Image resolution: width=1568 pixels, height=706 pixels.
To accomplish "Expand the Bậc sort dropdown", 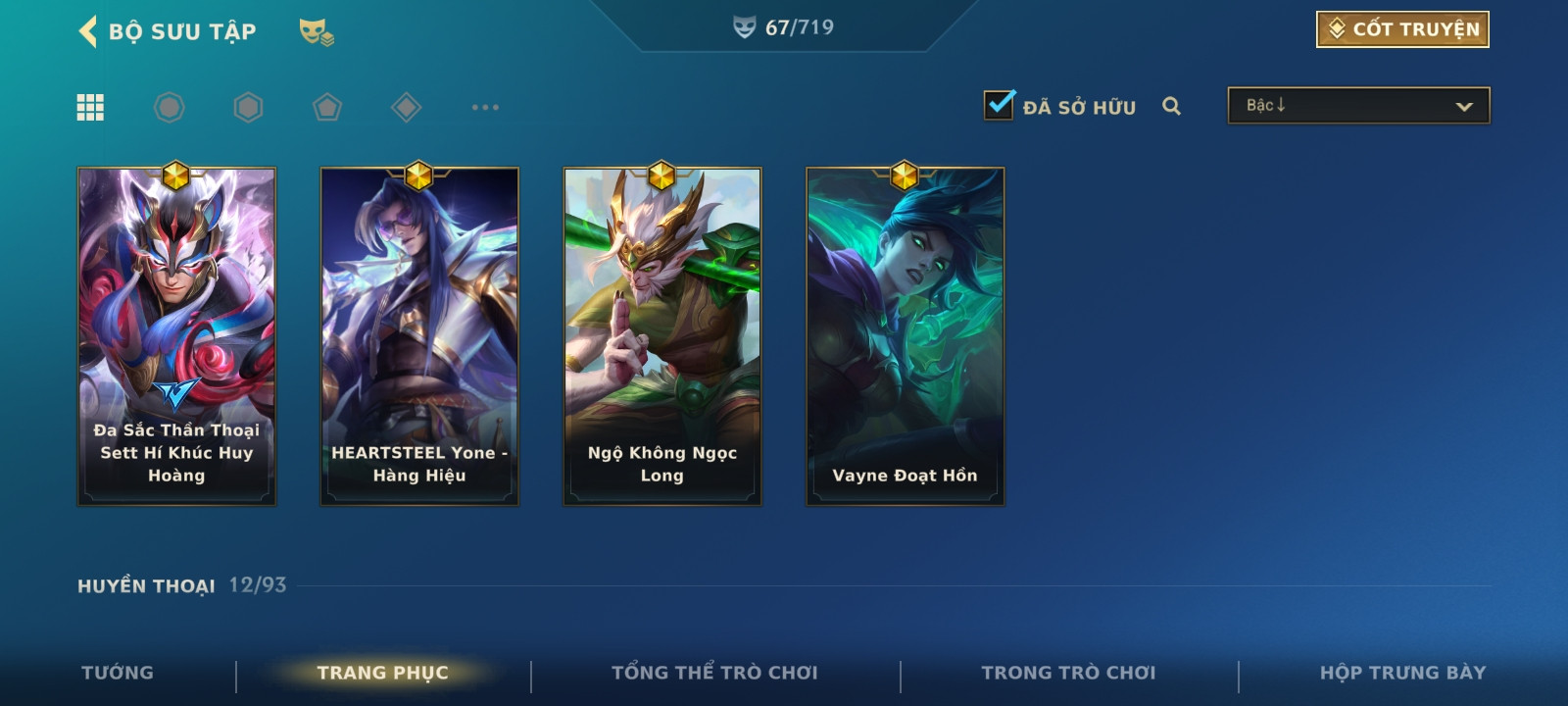I will tap(1358, 106).
